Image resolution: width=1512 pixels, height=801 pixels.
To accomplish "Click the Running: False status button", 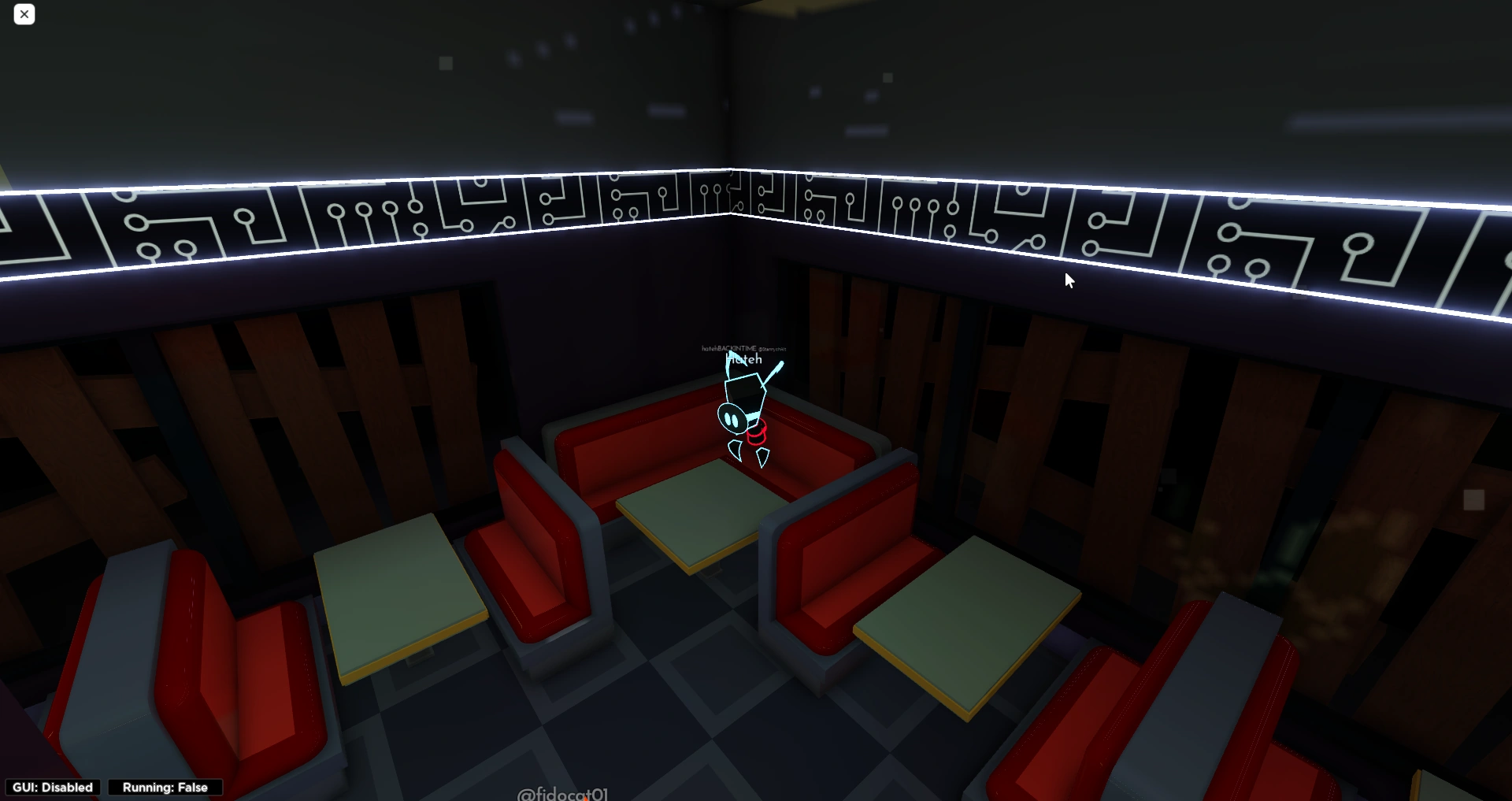I will click(x=165, y=787).
